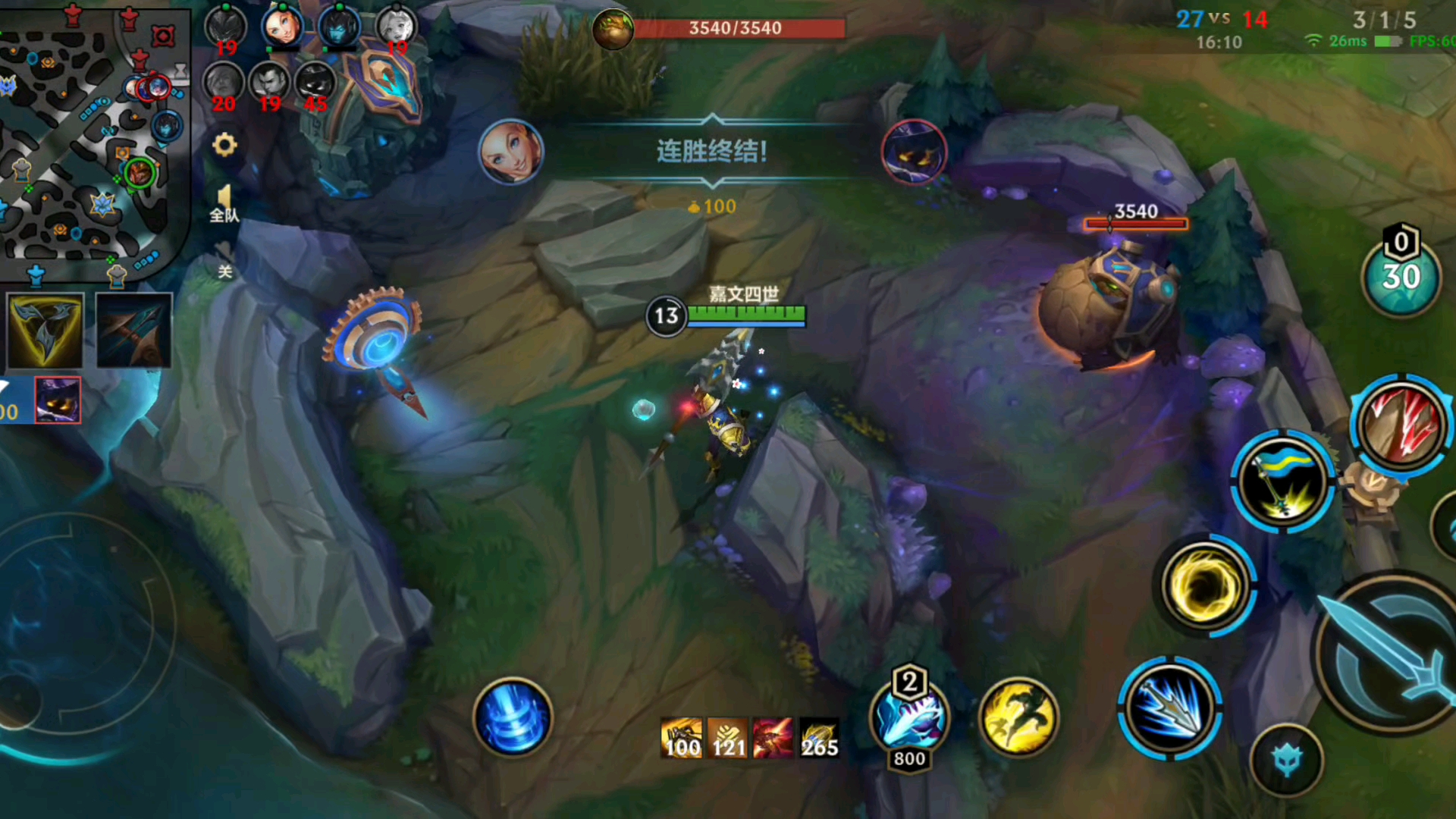1456x819 pixels.
Task: Tap the teal button showing 30
Action: (1401, 278)
